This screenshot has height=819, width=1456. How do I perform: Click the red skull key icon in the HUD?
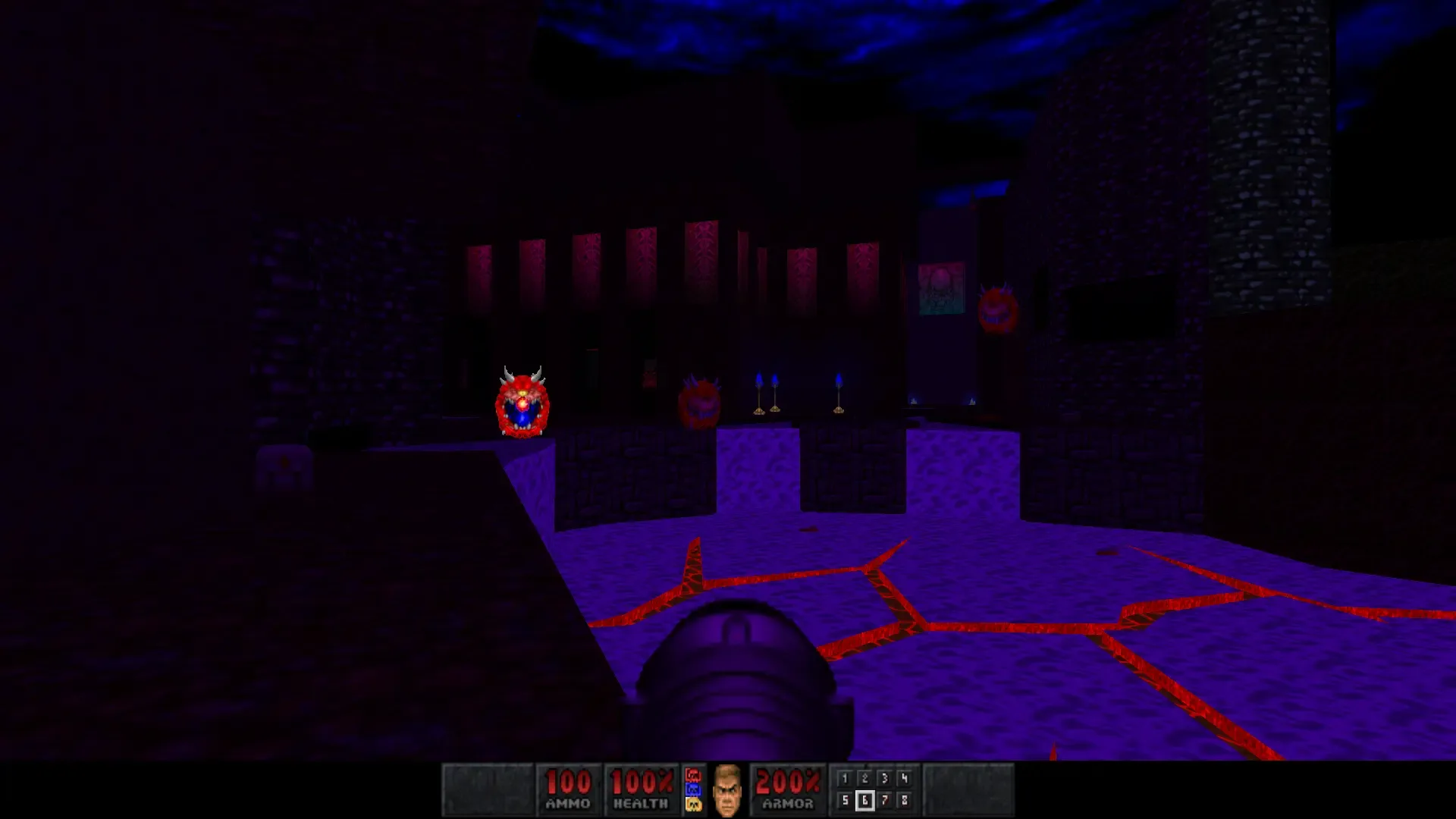coord(692,773)
